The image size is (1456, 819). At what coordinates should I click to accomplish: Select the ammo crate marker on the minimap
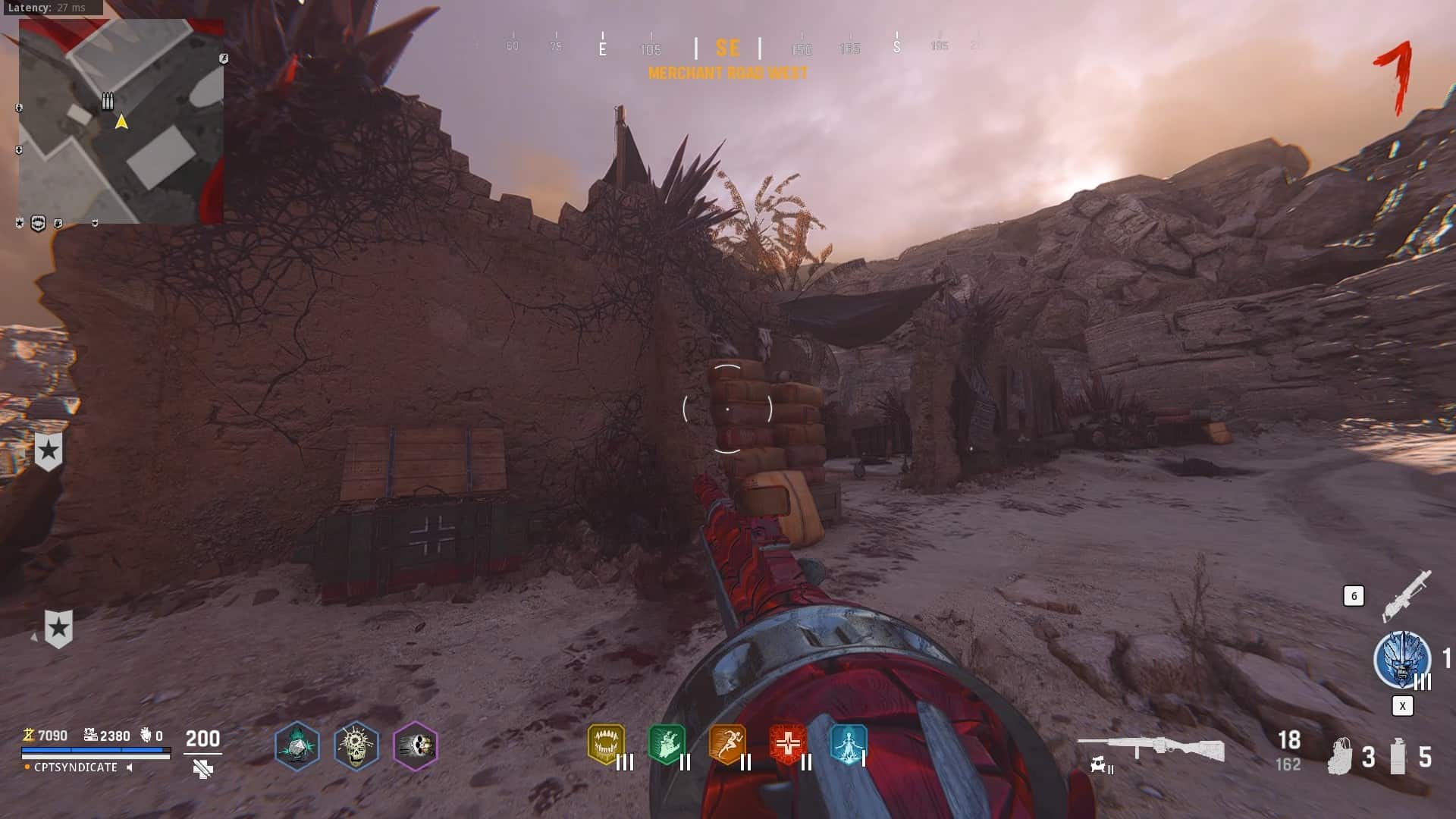108,101
